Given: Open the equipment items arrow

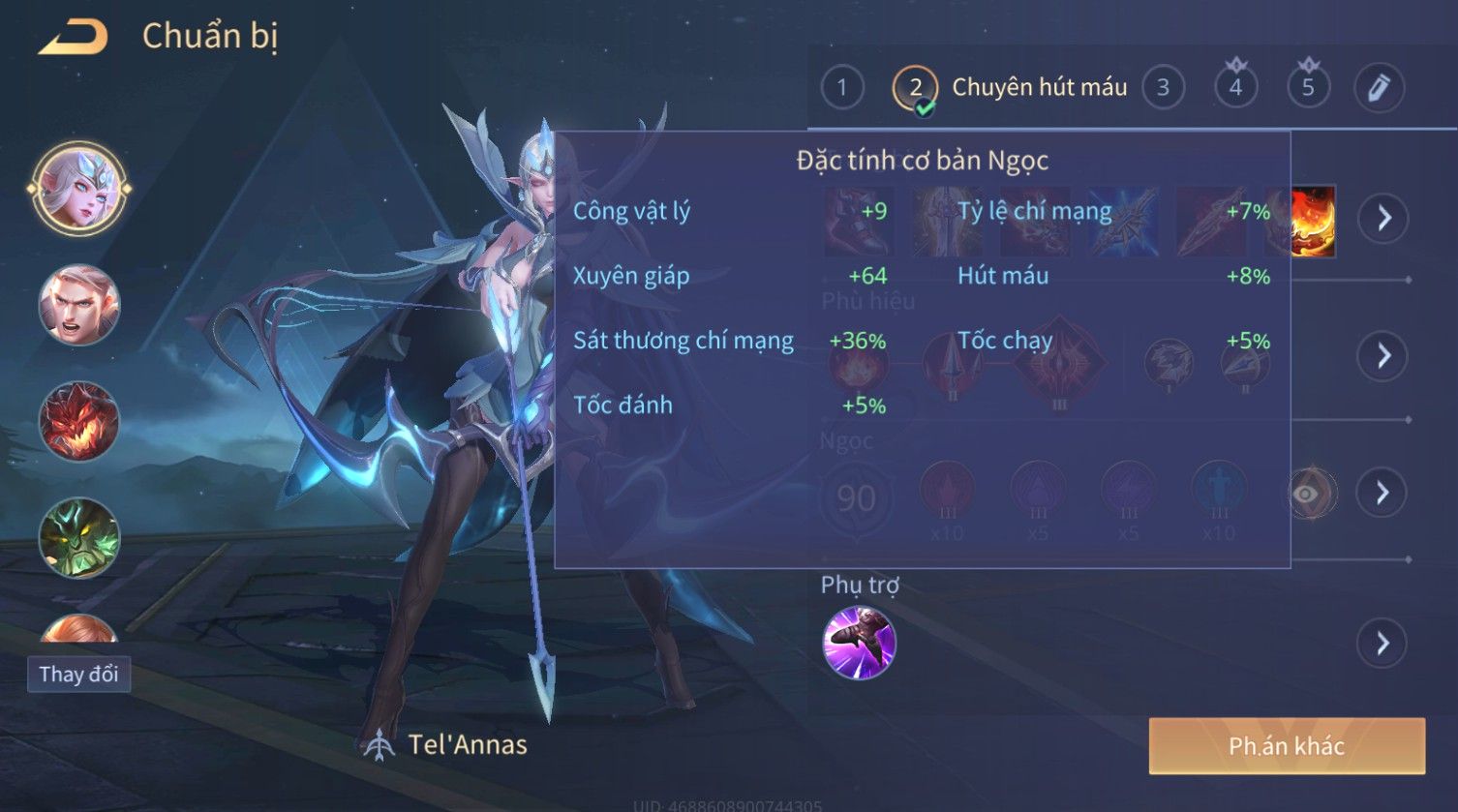Looking at the screenshot, I should pos(1383,218).
